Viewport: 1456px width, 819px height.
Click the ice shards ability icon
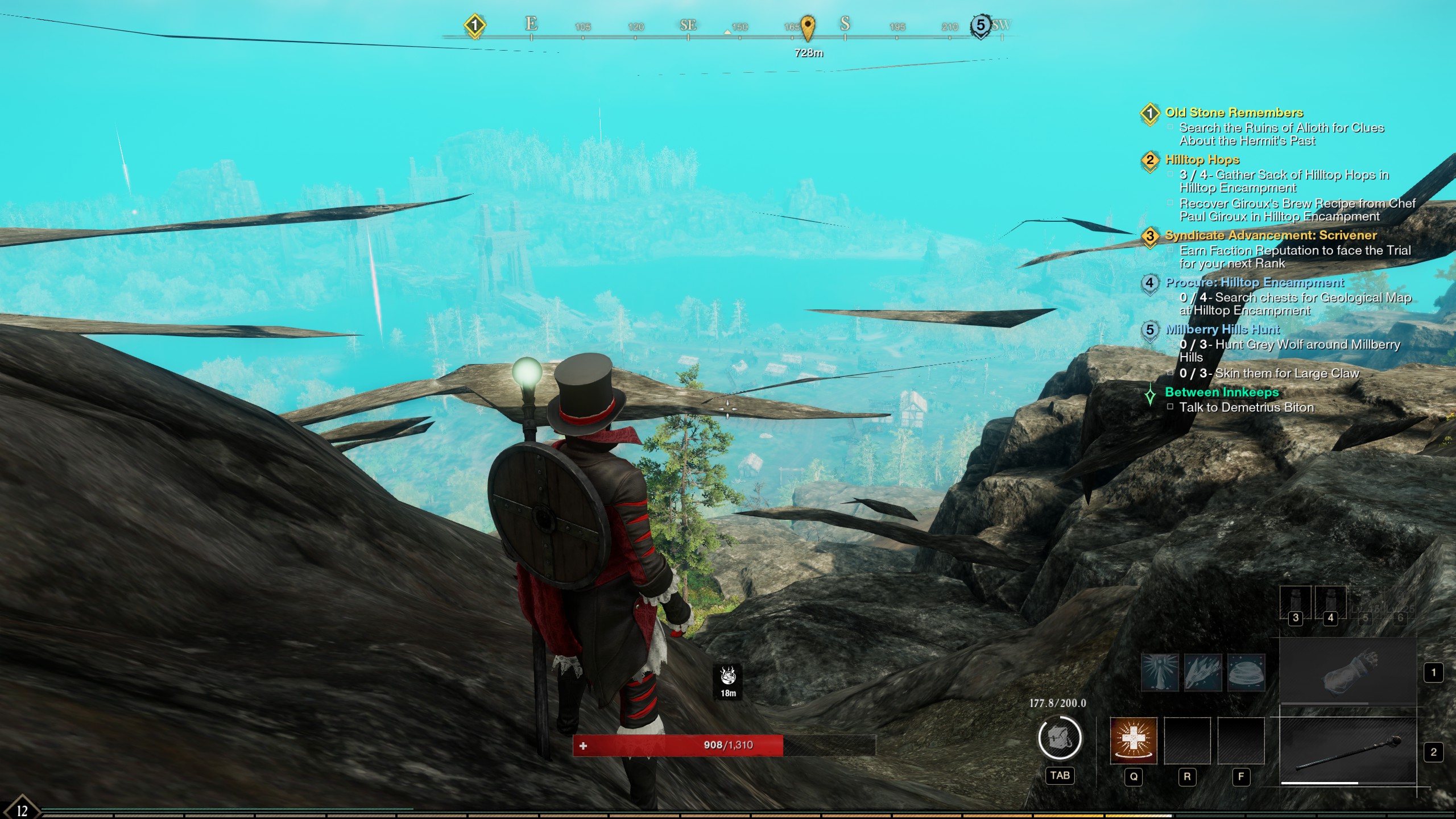[x=1203, y=672]
